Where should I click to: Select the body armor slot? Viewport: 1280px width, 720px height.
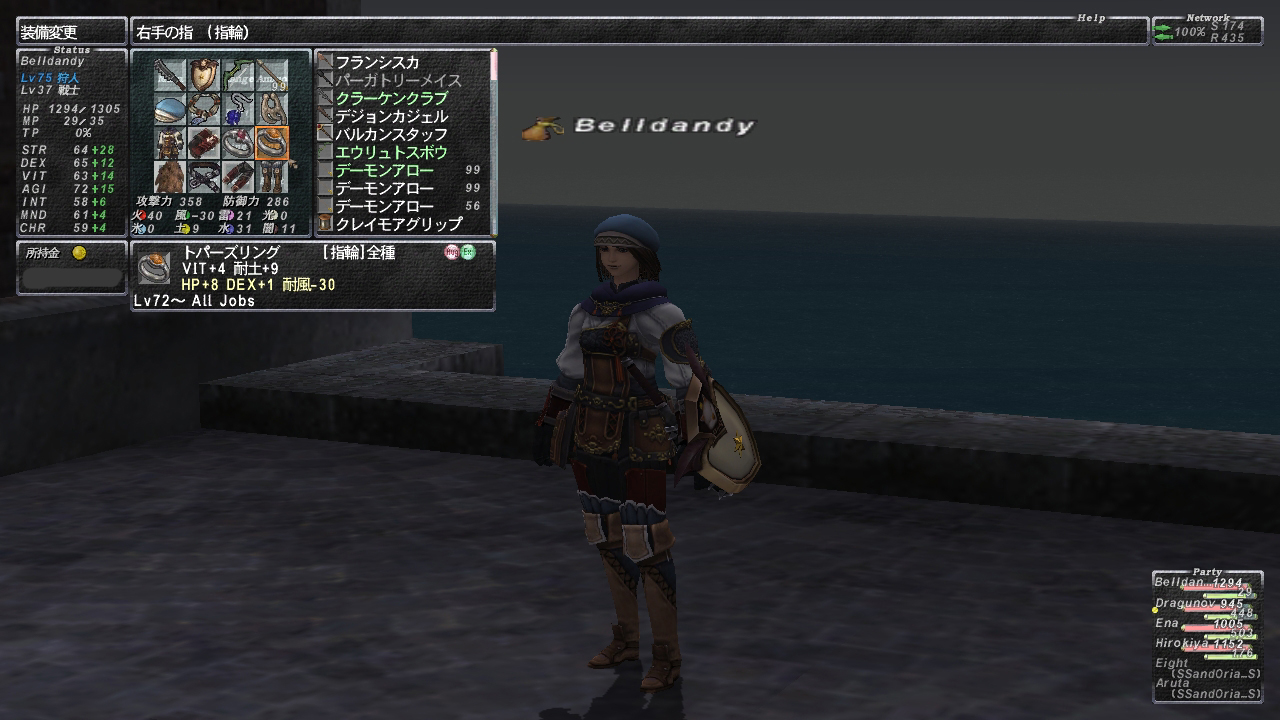tap(170, 143)
